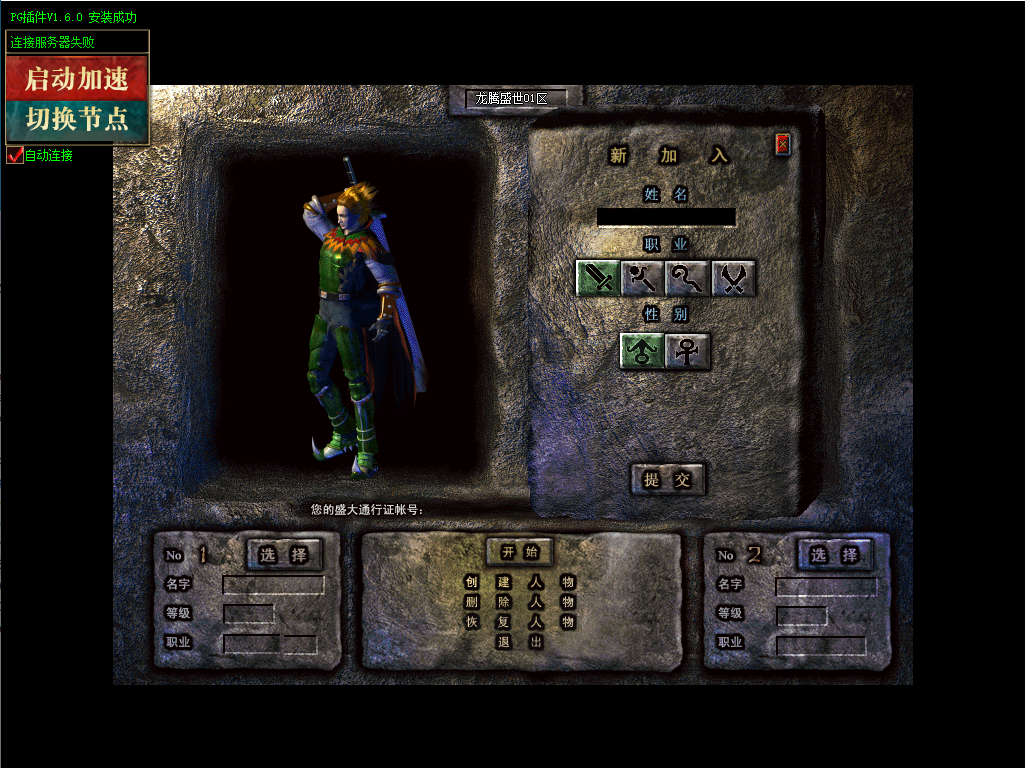
Task: Select 恢复人物 restore character option
Action: (x=520, y=622)
